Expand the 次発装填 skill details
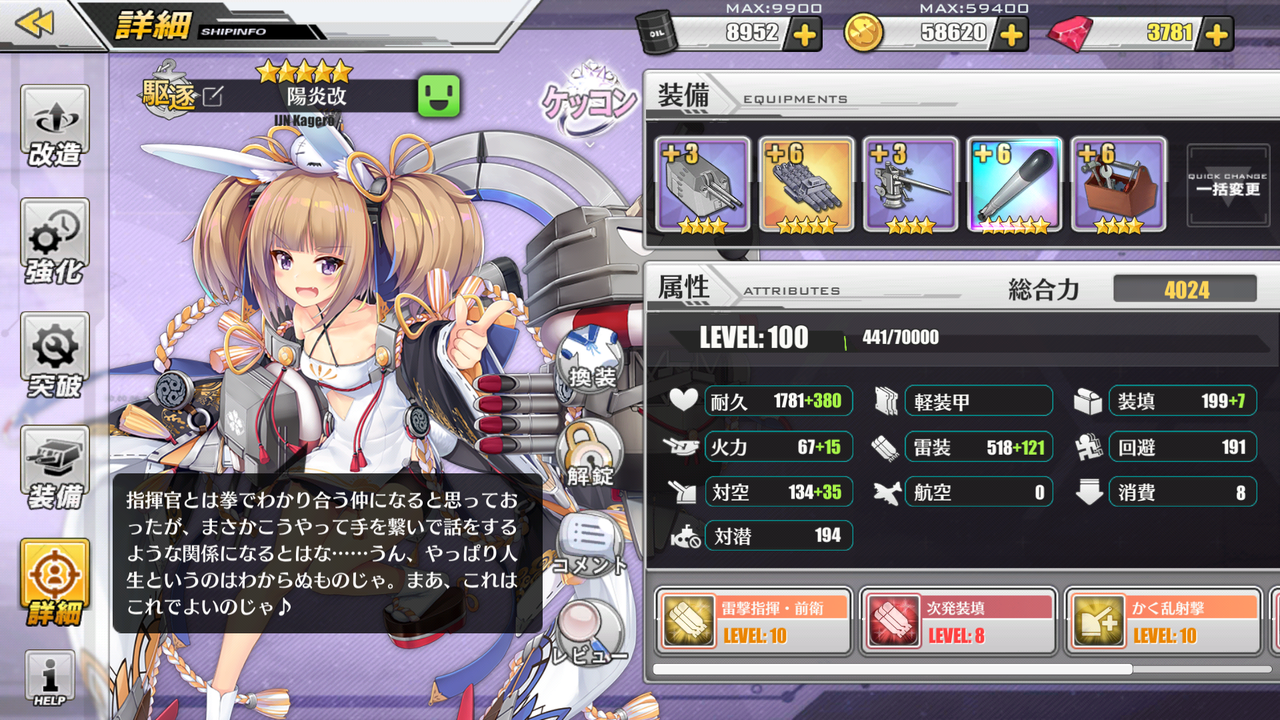 click(955, 618)
